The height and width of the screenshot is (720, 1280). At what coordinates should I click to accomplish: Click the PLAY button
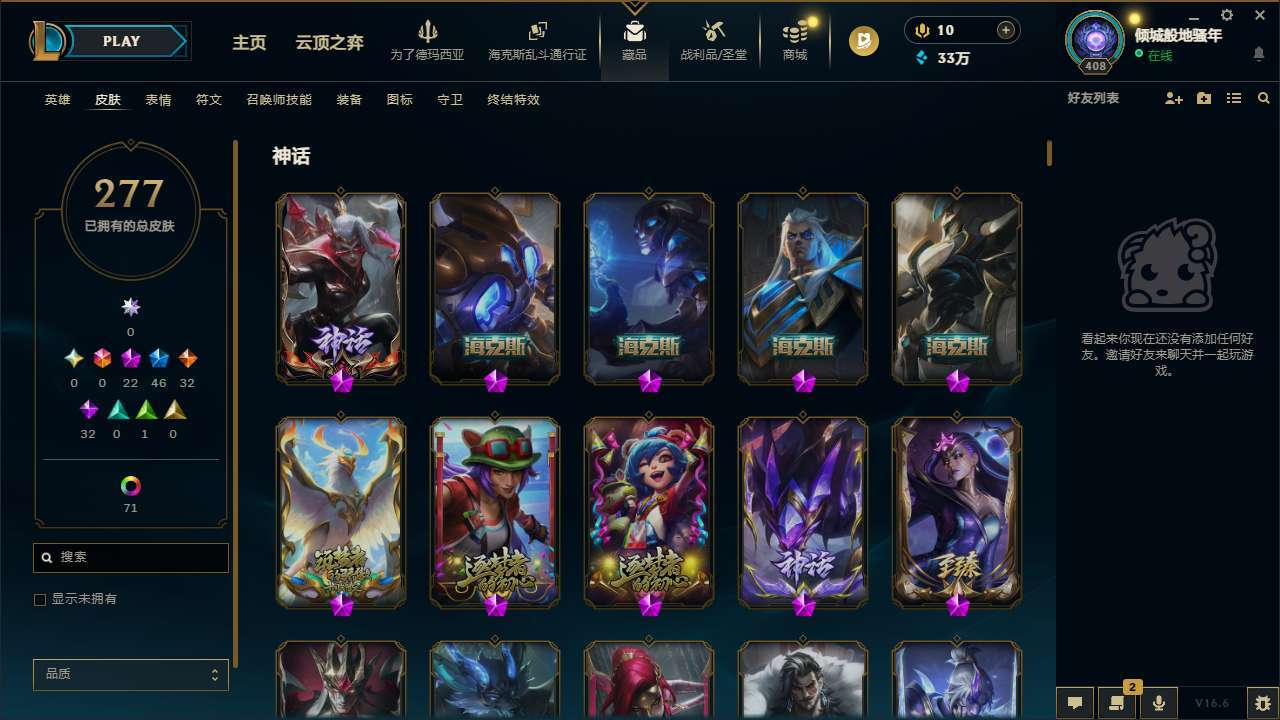tap(121, 41)
